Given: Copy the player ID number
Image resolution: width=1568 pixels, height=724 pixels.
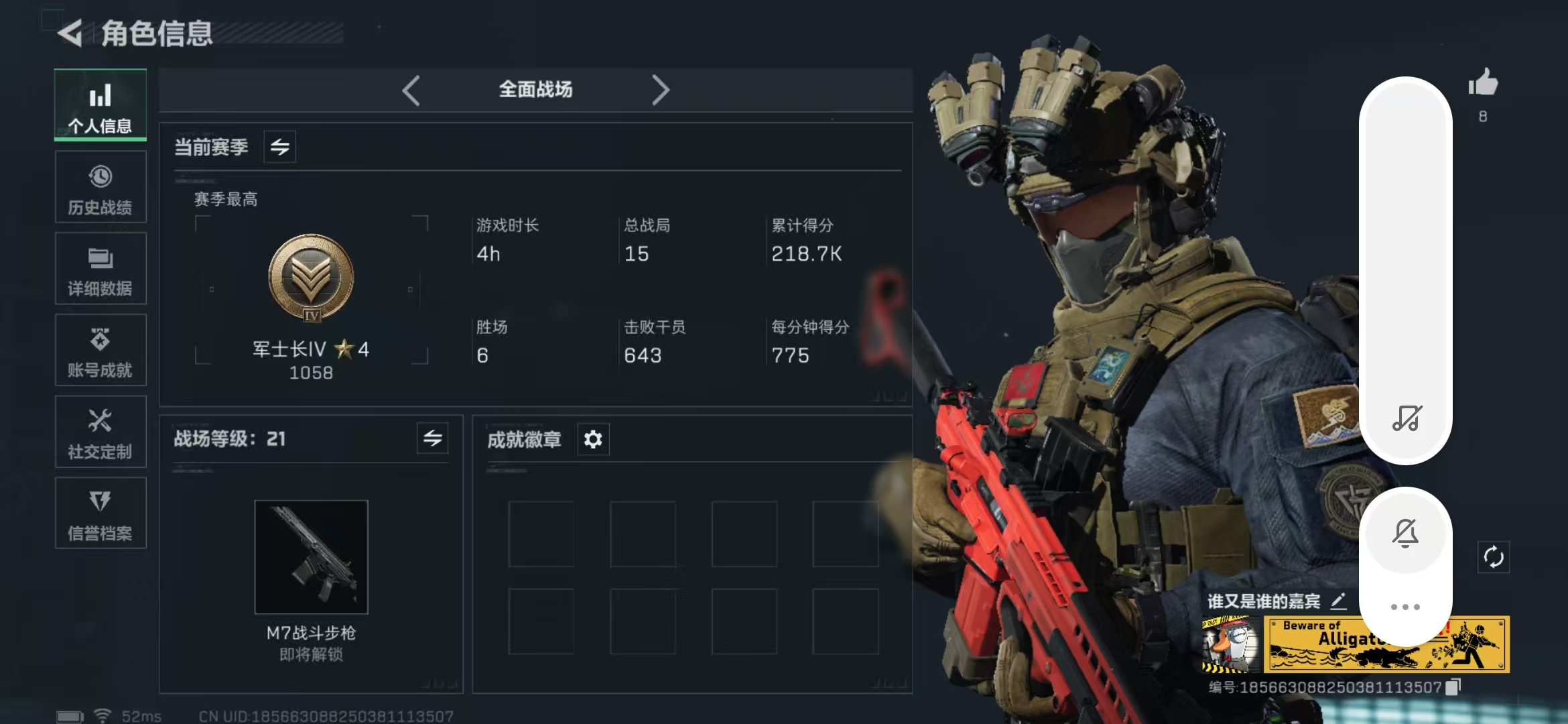Looking at the screenshot, I should [x=1453, y=687].
